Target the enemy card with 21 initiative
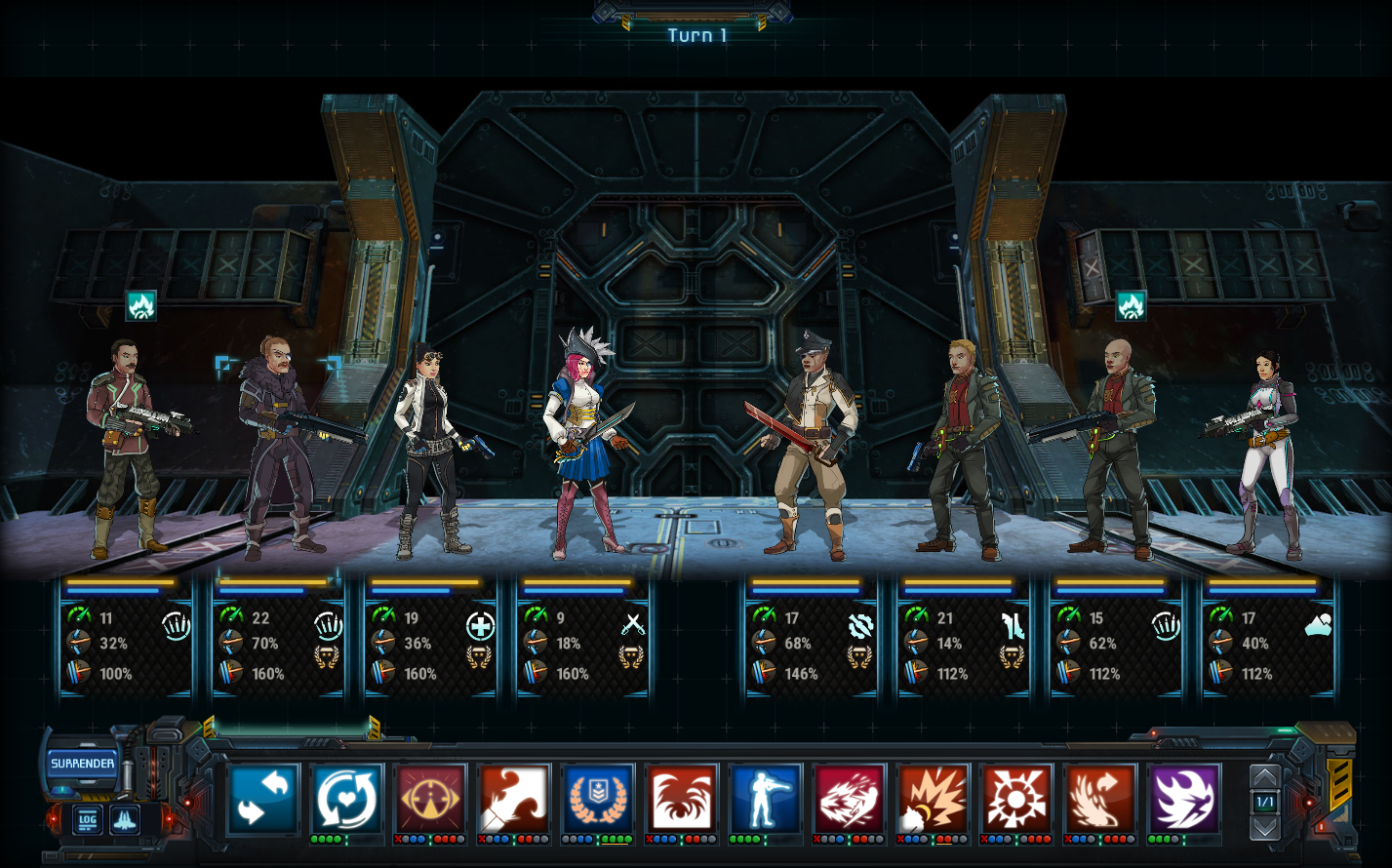This screenshot has height=868, width=1392. click(x=963, y=639)
